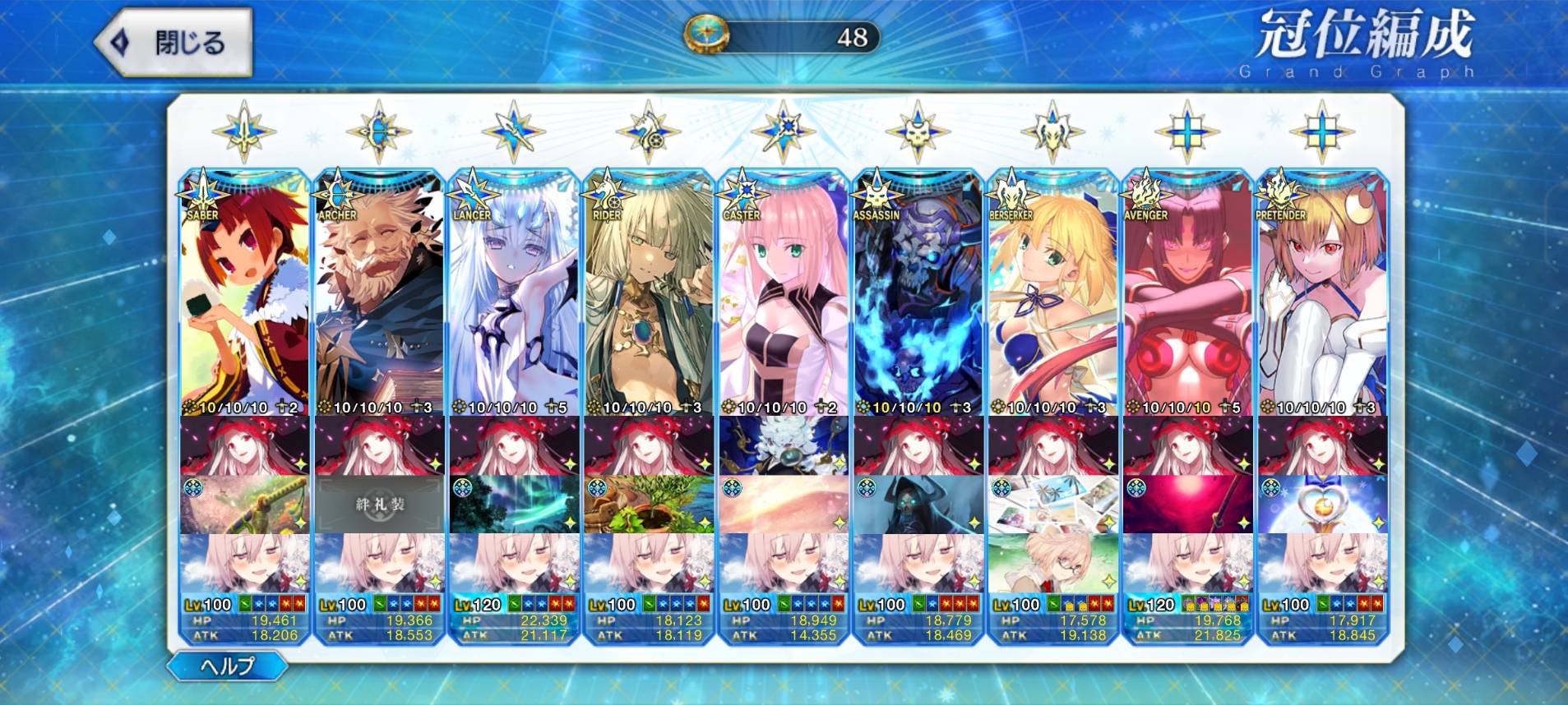This screenshot has height=705, width=1568.
Task: Open the Berserker's bottom glasses-character craft essence slot
Action: coord(1054,562)
